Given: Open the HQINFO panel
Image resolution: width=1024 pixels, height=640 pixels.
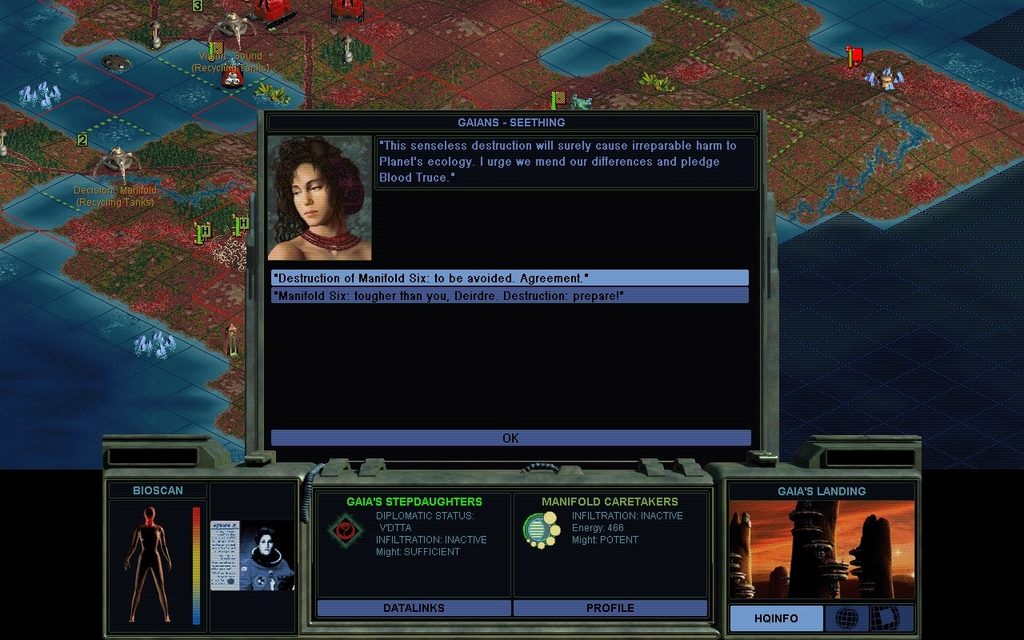Looking at the screenshot, I should pyautogui.click(x=776, y=619).
